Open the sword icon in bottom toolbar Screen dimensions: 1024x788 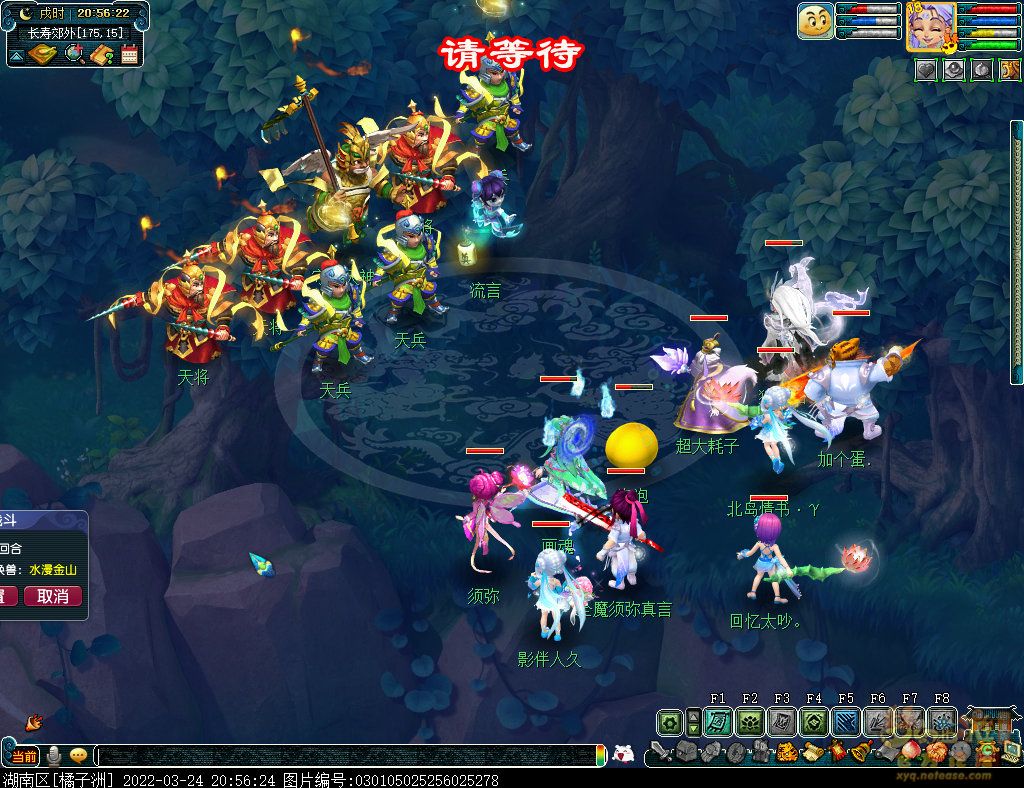[x=660, y=751]
